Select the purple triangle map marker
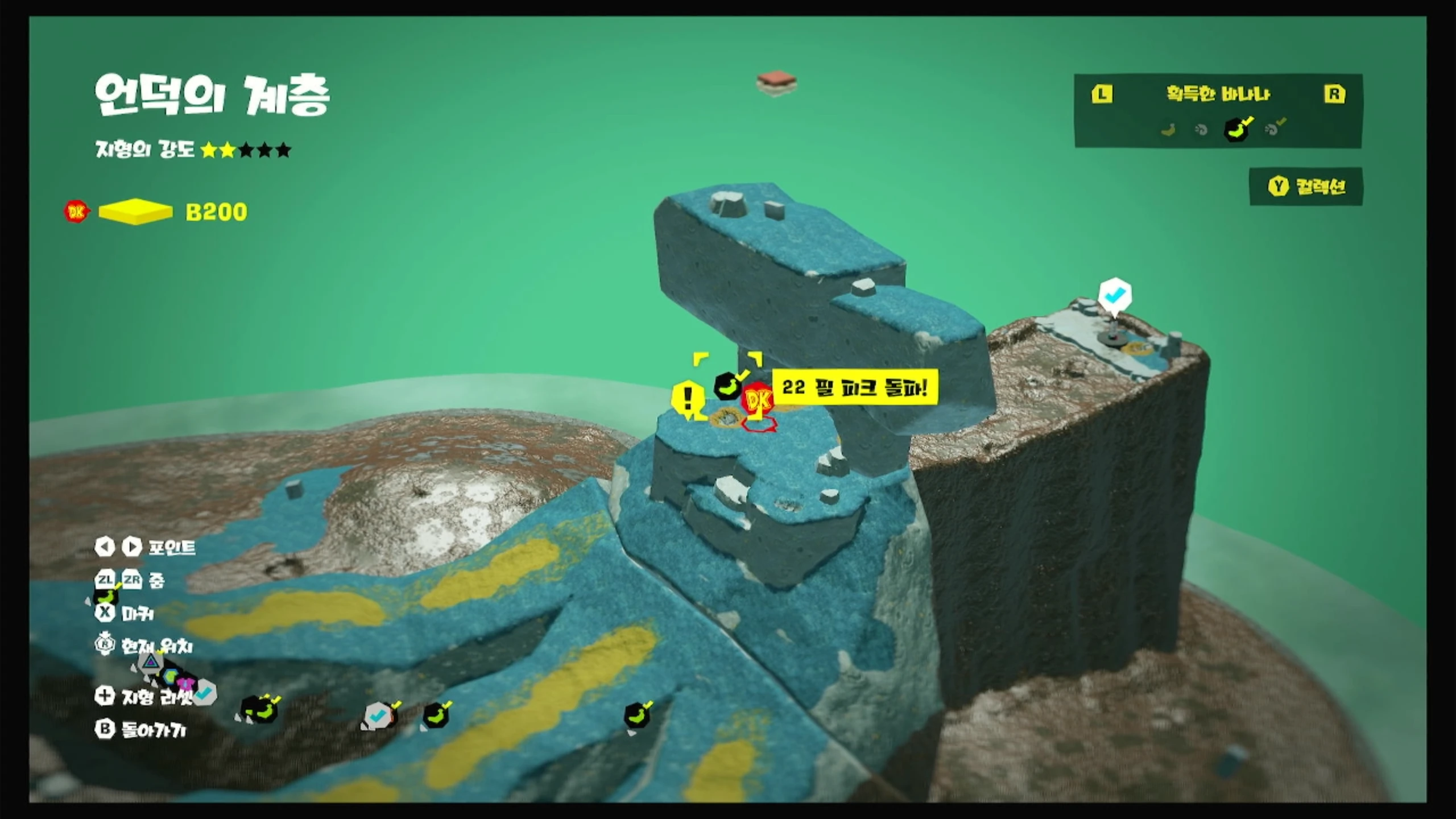The image size is (1456, 819). [151, 661]
